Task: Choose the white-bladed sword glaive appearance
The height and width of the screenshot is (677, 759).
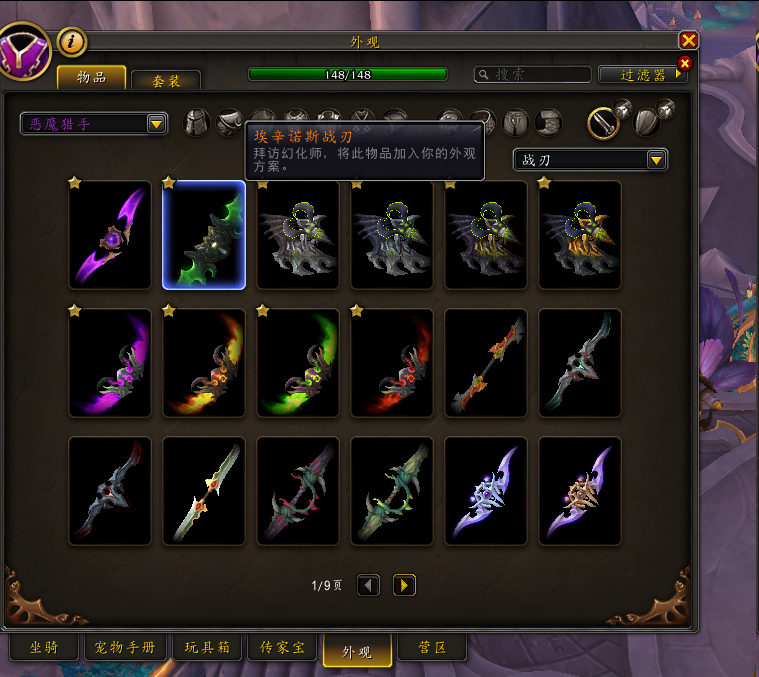Action: [x=204, y=491]
